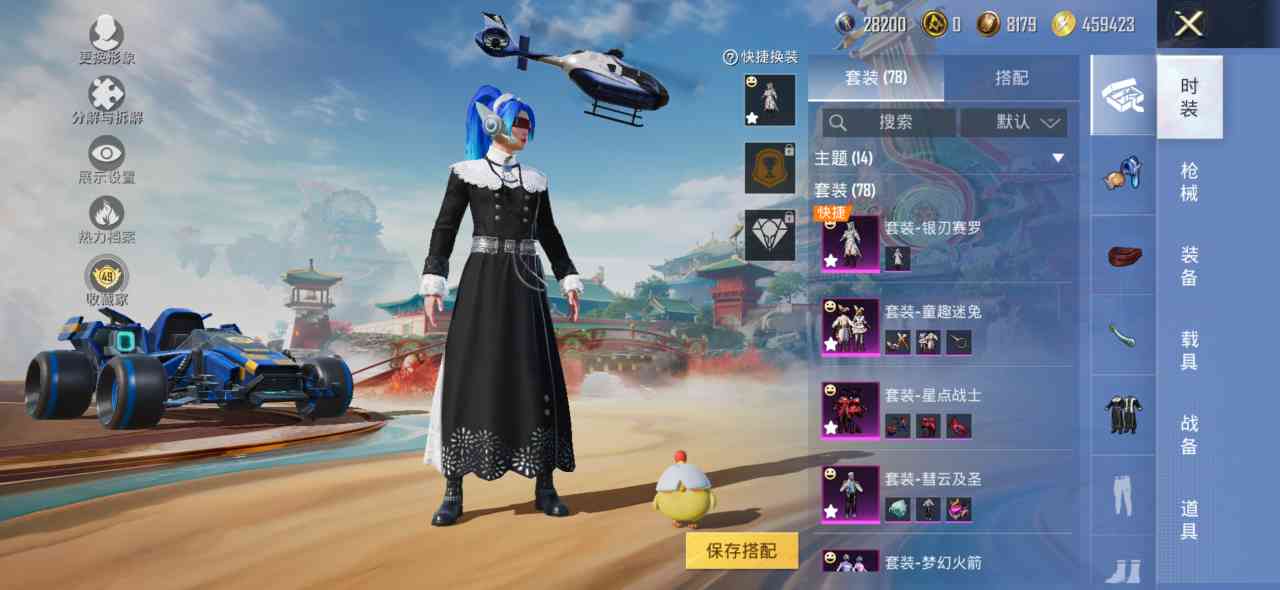Select the 套装 (78) tab
Viewport: 1280px width, 590px height.
(x=875, y=78)
